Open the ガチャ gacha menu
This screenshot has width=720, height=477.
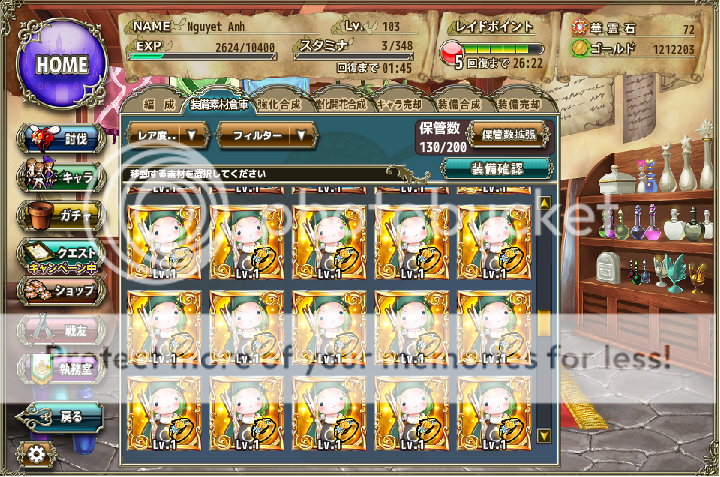click(60, 214)
